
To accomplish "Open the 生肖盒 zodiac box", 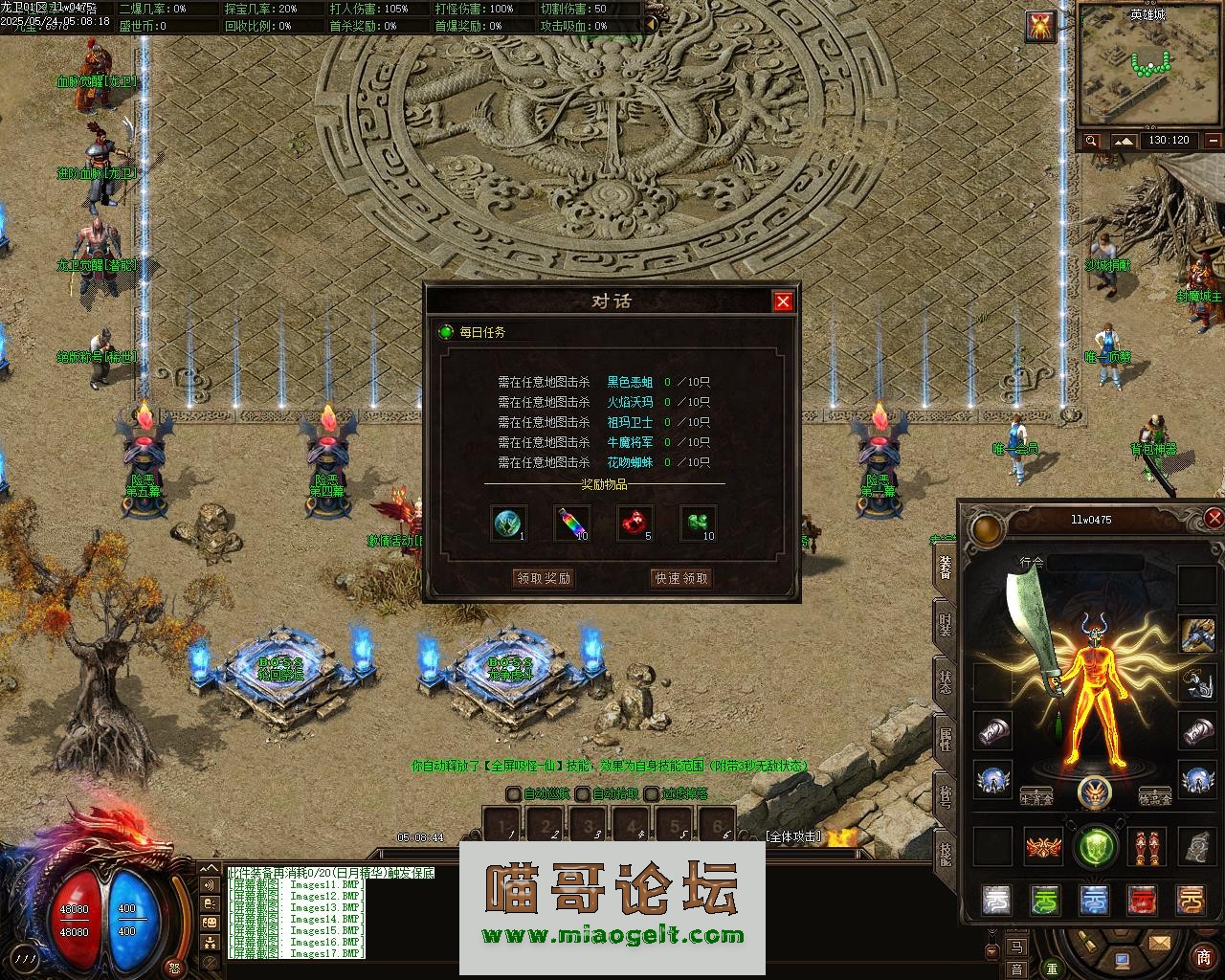I will (1037, 797).
